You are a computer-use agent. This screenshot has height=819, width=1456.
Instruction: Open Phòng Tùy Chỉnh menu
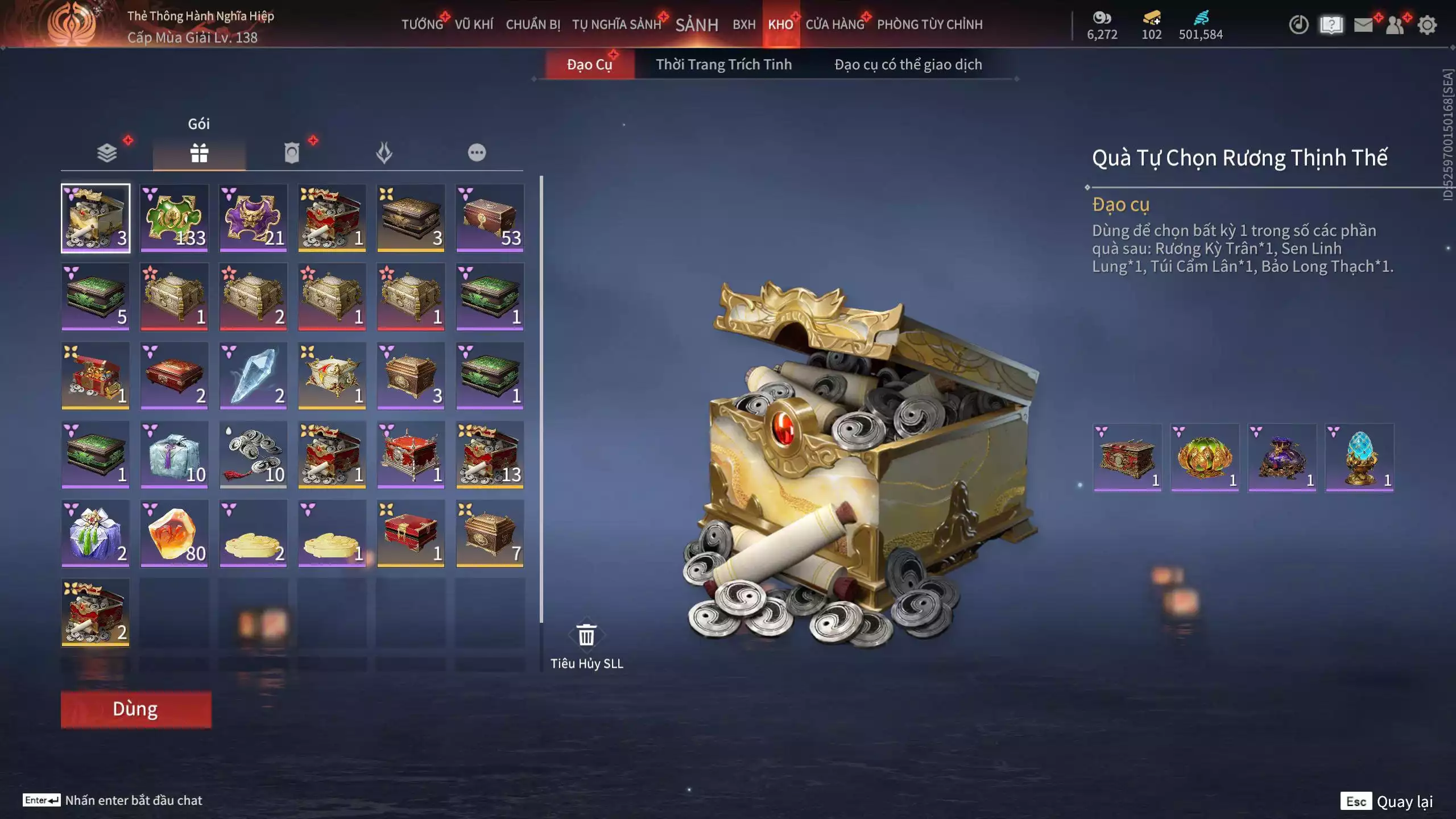pyautogui.click(x=929, y=24)
